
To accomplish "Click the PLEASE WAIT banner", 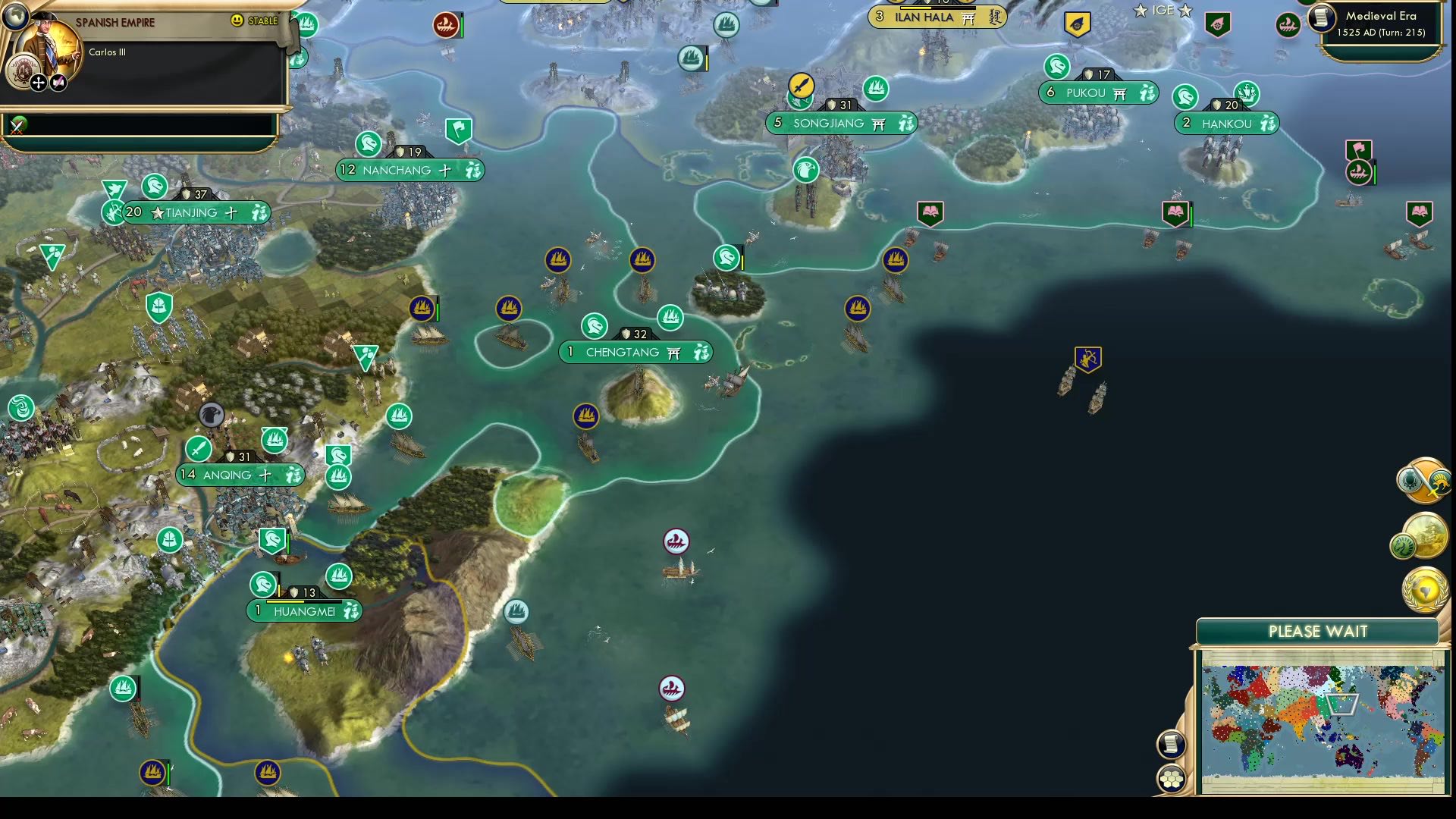I will tap(1317, 631).
